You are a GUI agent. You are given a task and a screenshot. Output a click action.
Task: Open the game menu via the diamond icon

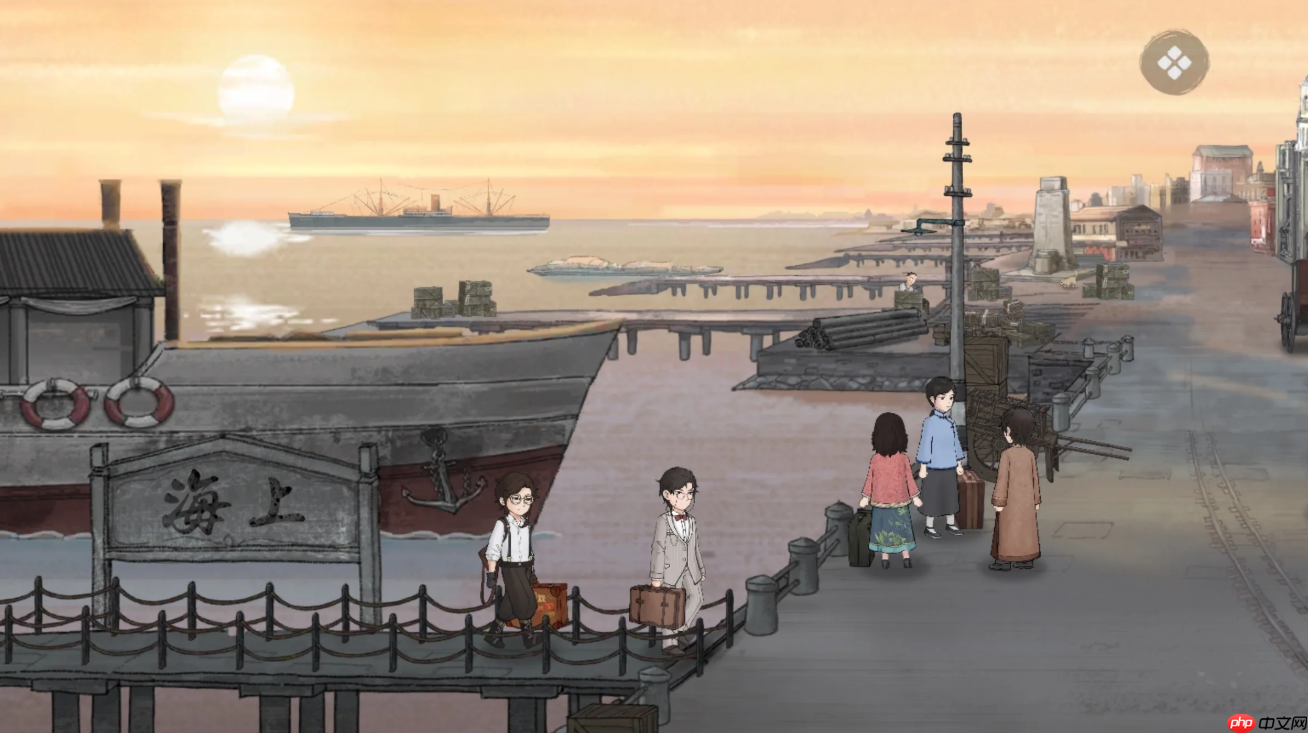point(1176,61)
